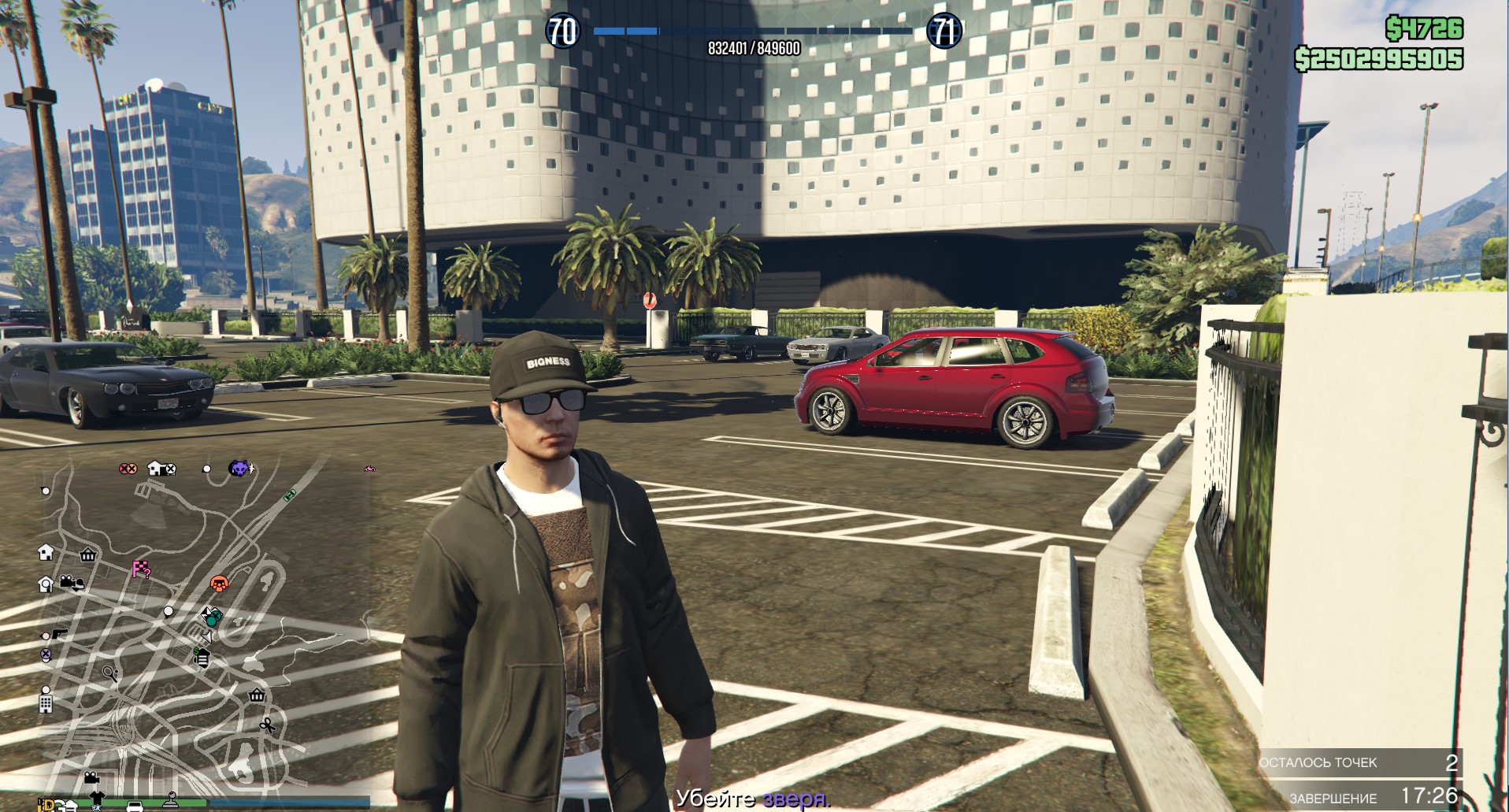The height and width of the screenshot is (812, 1509).
Task: Select the gun shop pistol marker
Action: click(x=59, y=635)
